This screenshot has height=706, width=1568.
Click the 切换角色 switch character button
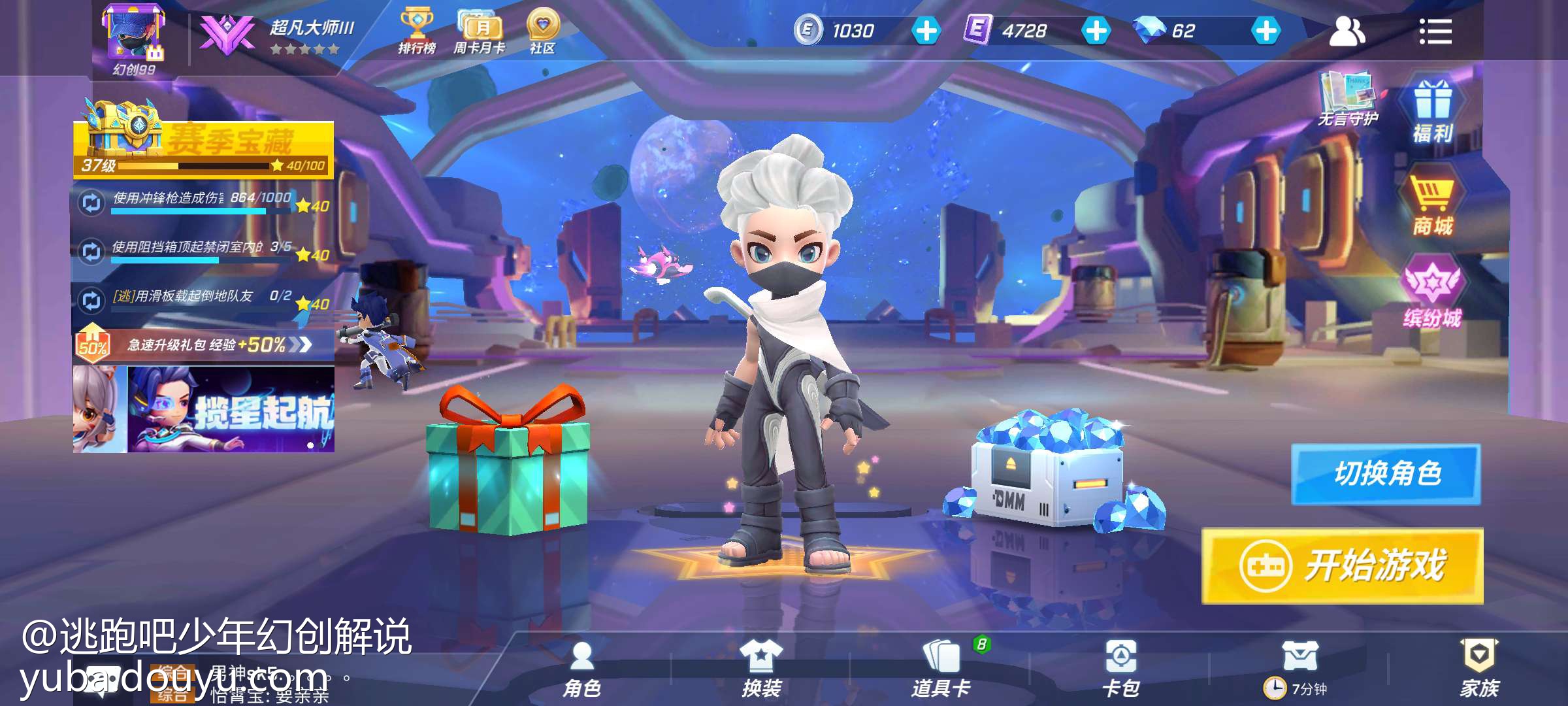(1386, 474)
